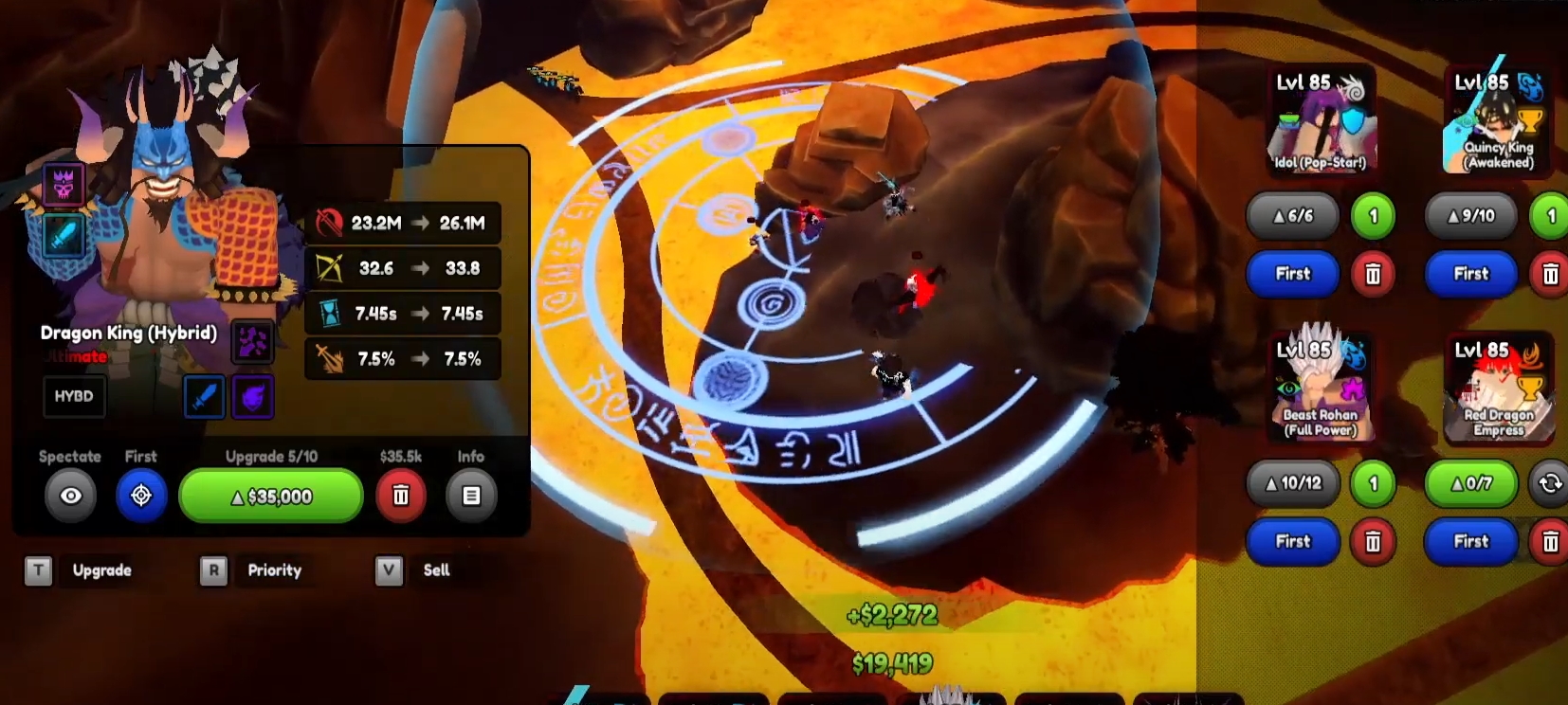1568x705 pixels.
Task: Change Red Dragon Empress's First priority
Action: tap(1471, 541)
